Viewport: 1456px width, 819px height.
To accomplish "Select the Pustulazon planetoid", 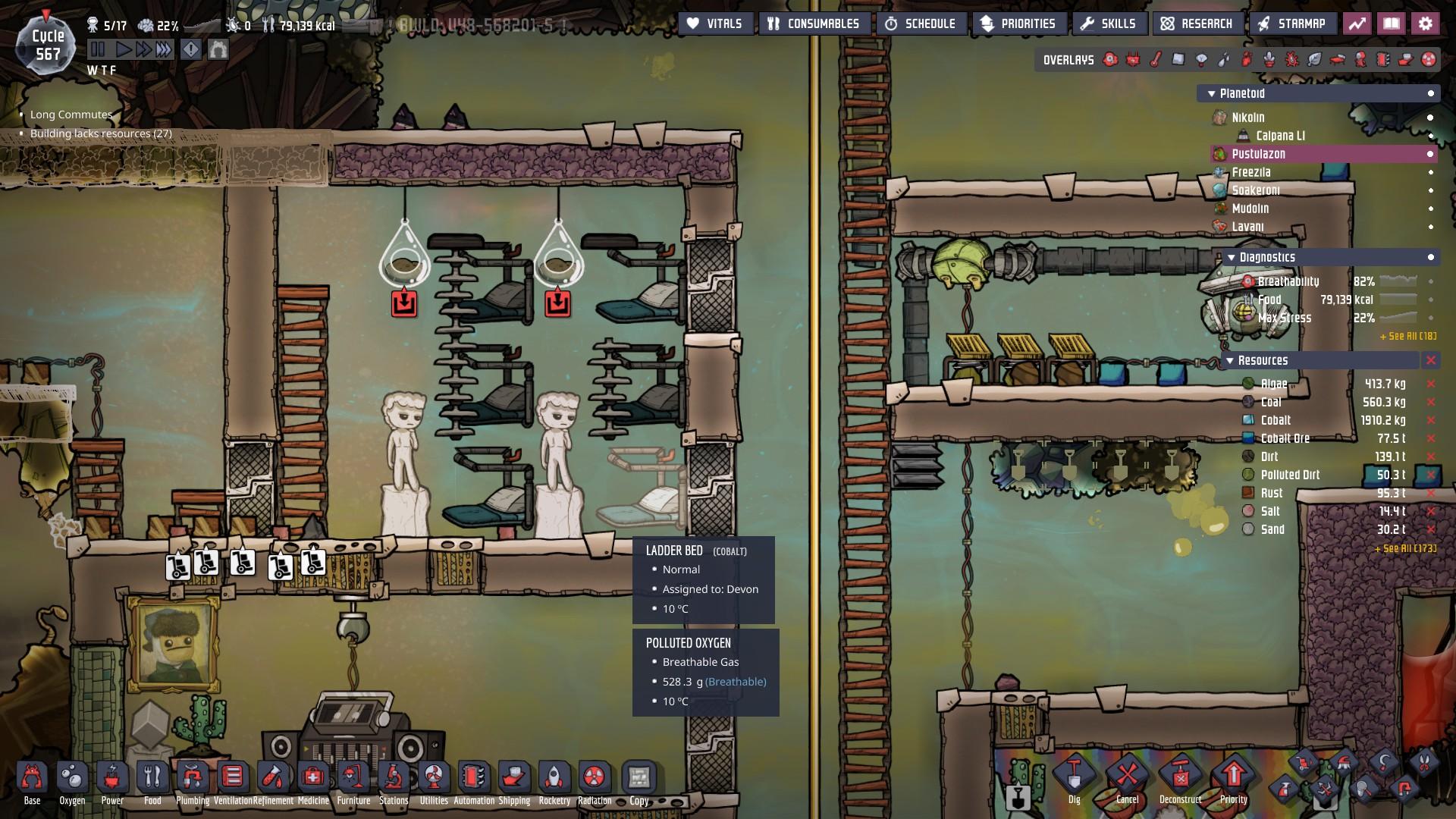I will pyautogui.click(x=1260, y=154).
